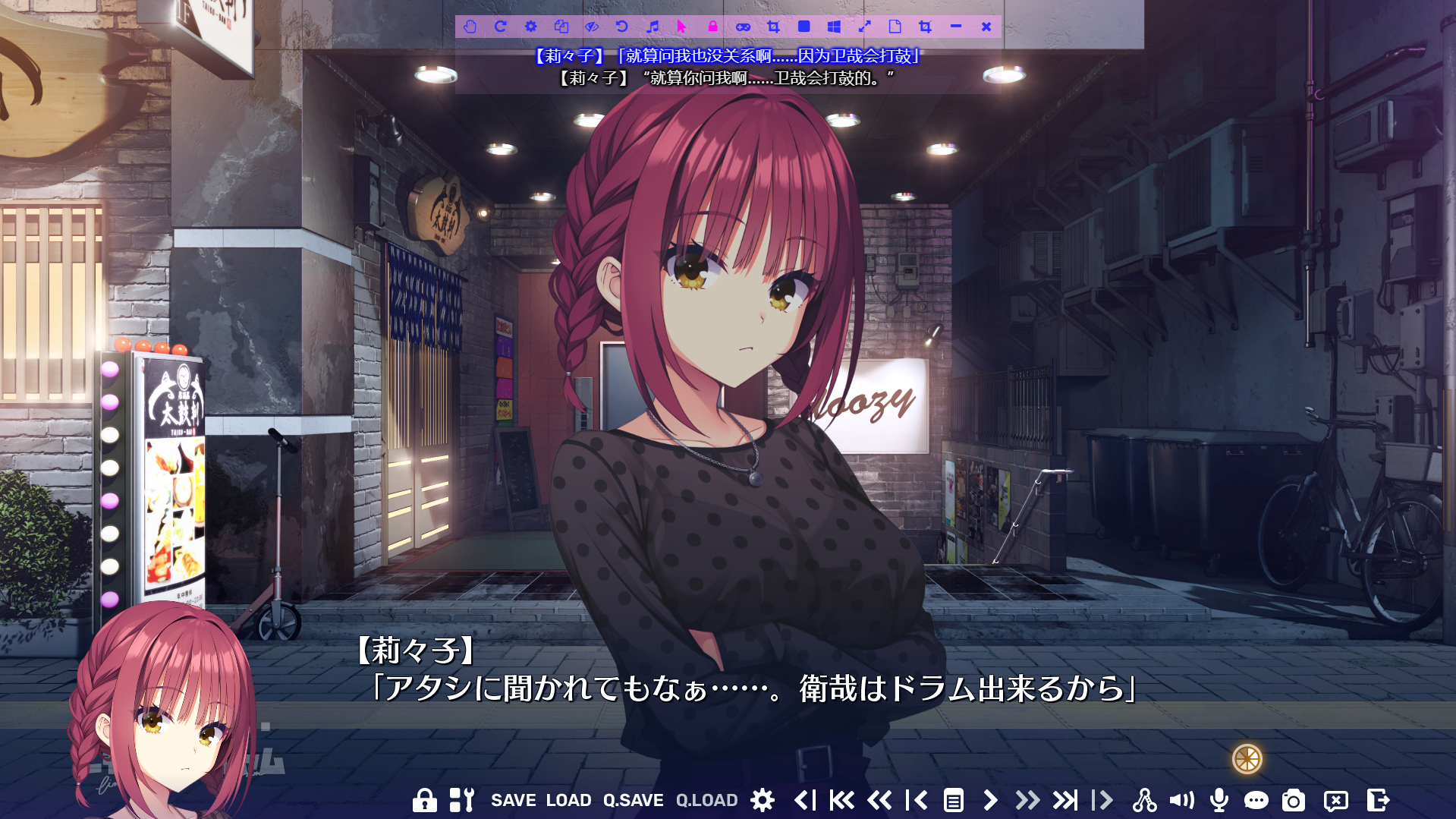
Task: Open the gamepad icon in overlay toolbar
Action: click(743, 27)
